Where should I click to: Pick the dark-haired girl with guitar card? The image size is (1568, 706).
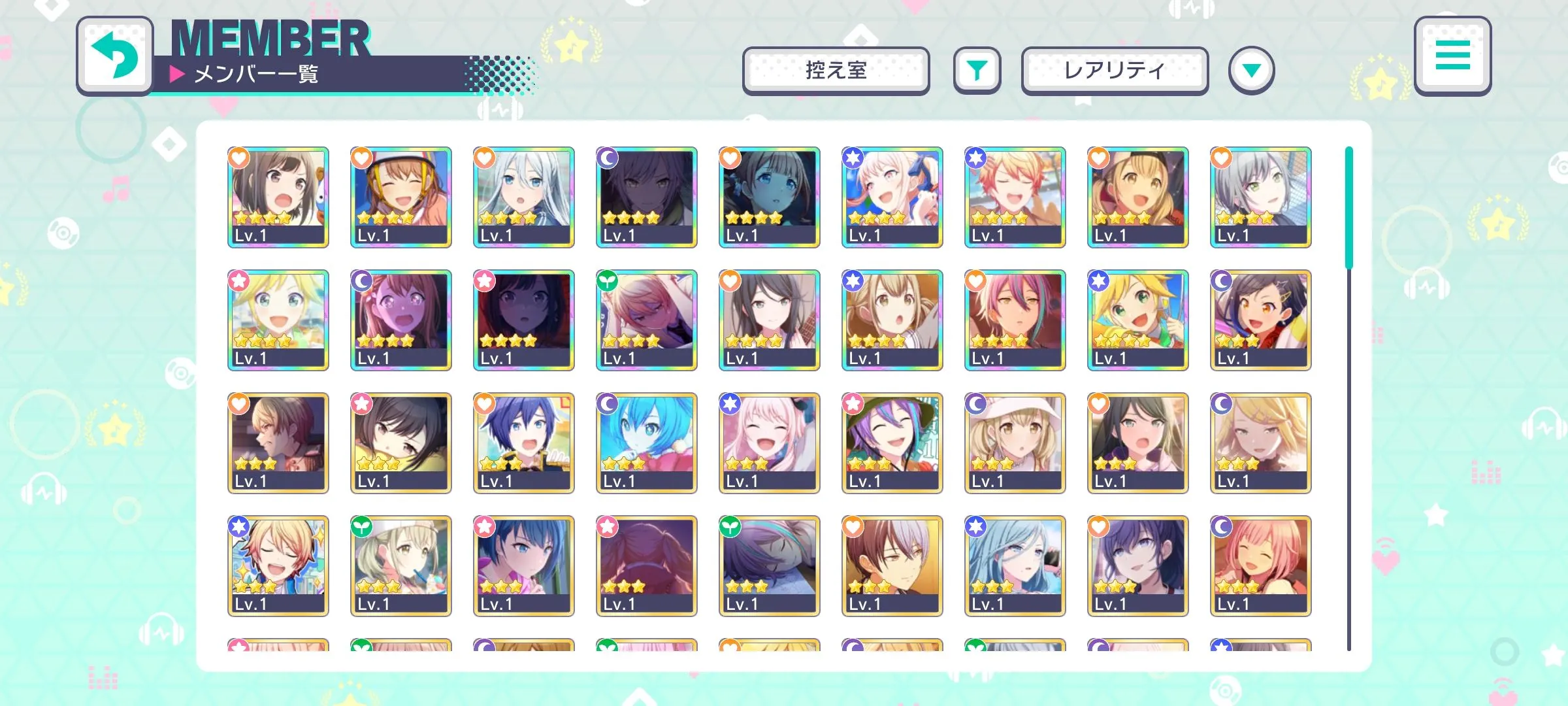770,320
